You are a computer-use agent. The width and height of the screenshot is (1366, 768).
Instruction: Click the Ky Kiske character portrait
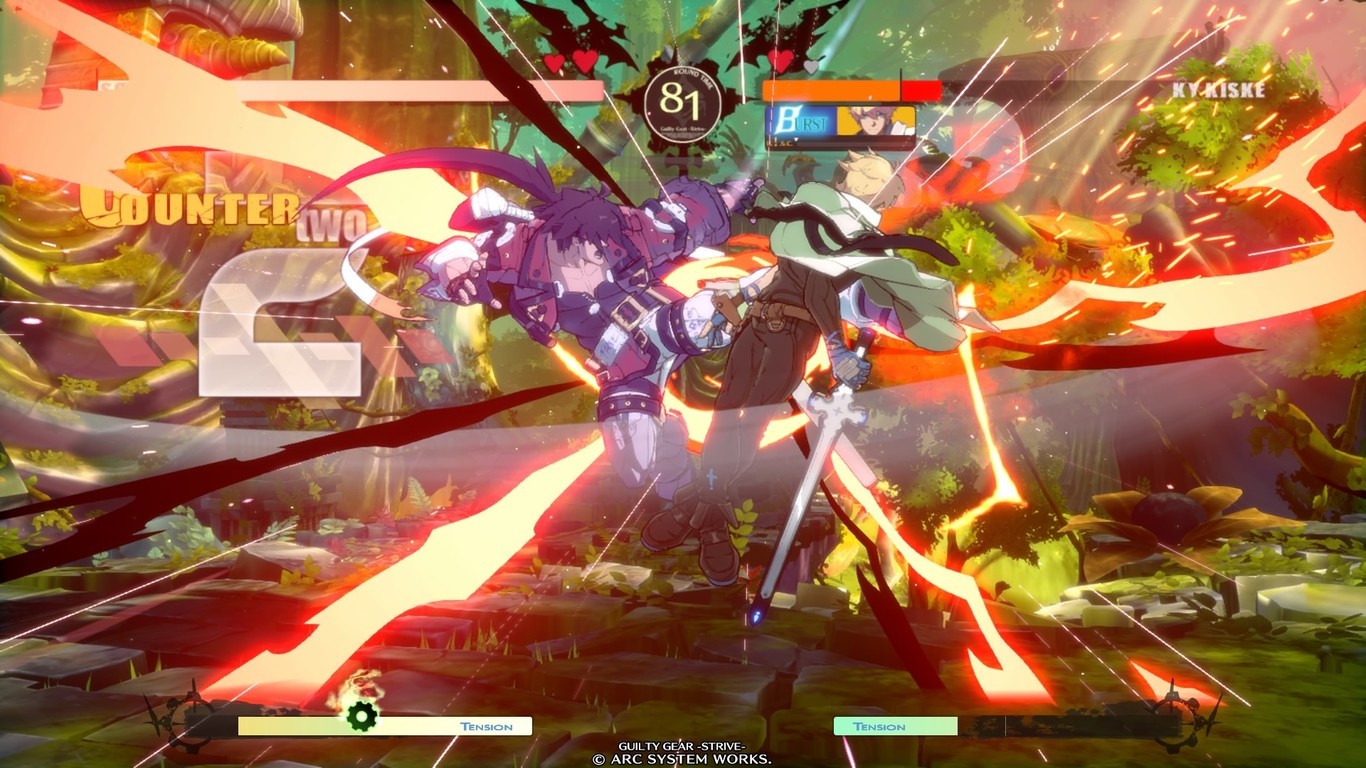click(x=876, y=121)
